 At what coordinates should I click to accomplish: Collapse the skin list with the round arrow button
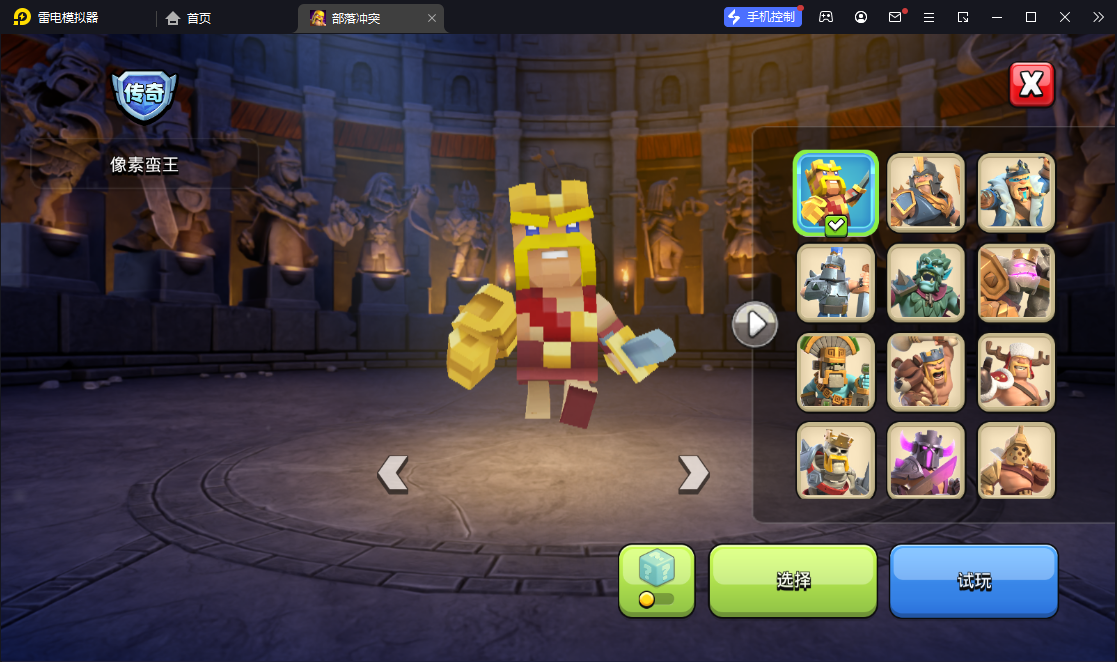click(755, 324)
